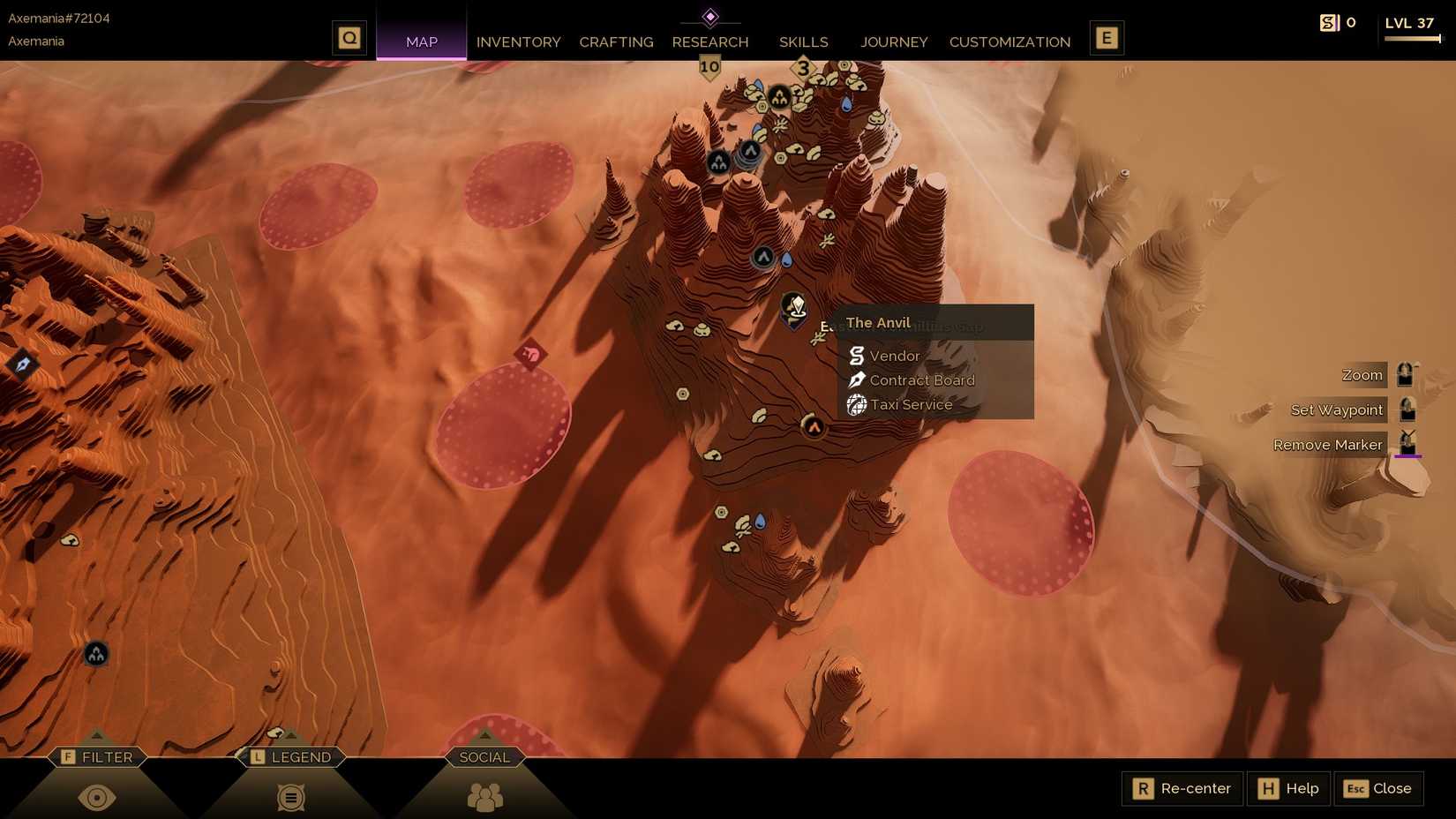
Task: Expand the FILTER panel
Action: tap(97, 756)
